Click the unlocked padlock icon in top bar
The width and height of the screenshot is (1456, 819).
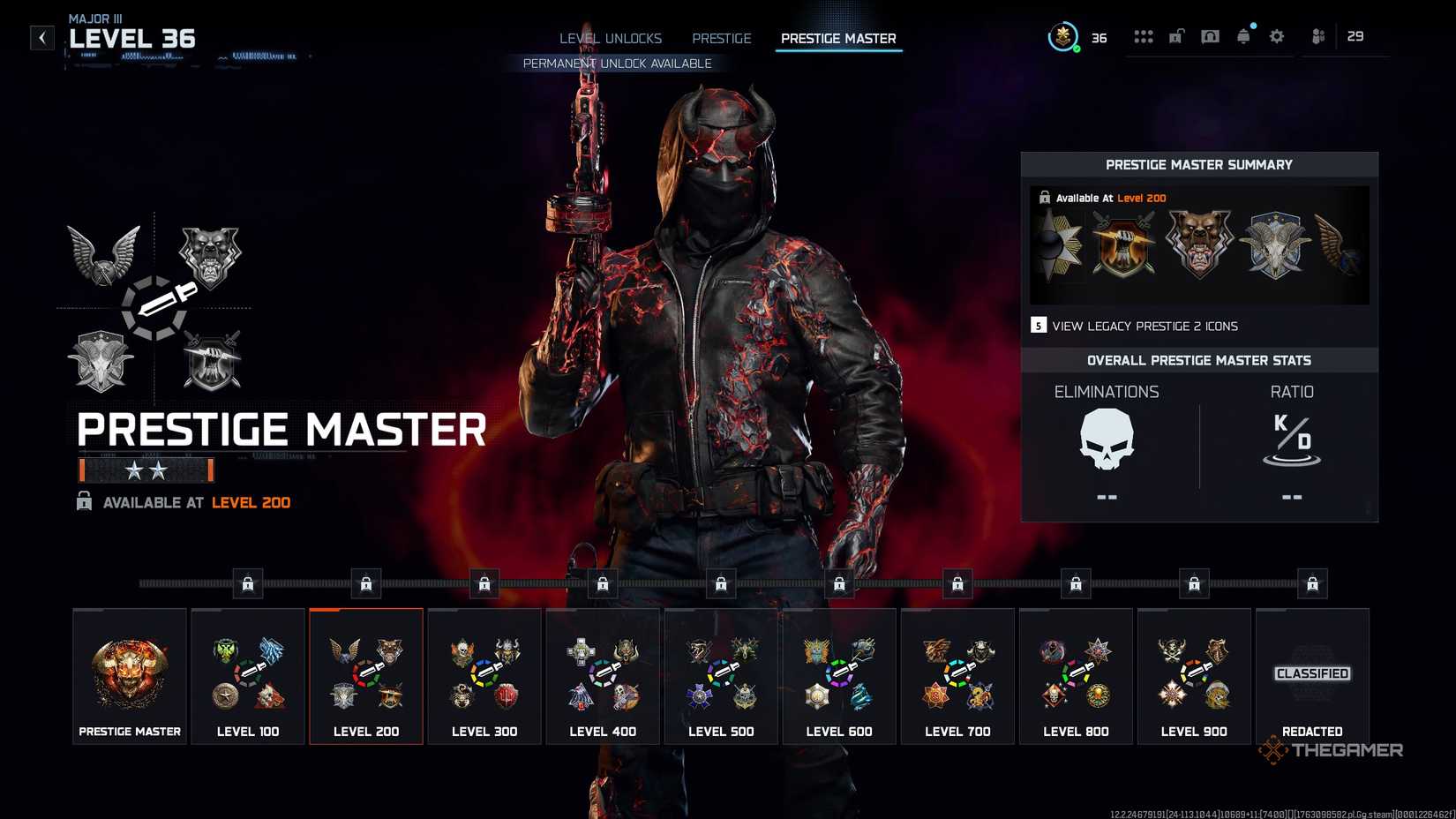pos(1175,36)
